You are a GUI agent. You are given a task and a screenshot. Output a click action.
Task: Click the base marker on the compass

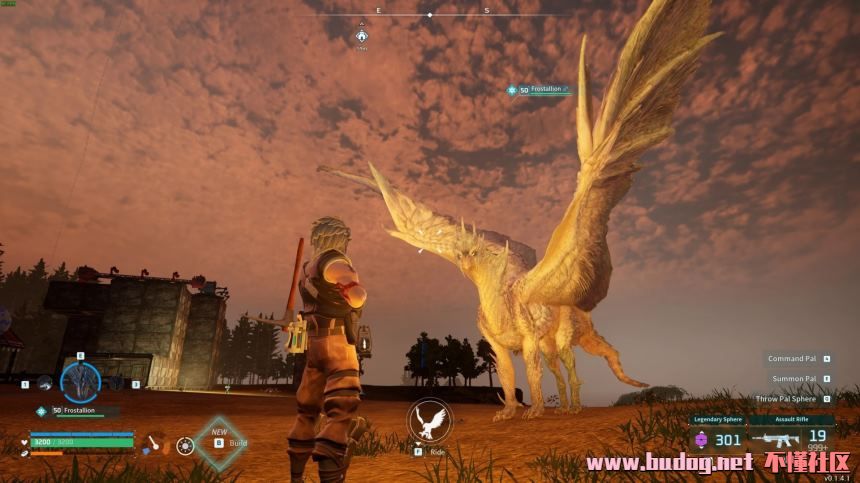[x=362, y=37]
